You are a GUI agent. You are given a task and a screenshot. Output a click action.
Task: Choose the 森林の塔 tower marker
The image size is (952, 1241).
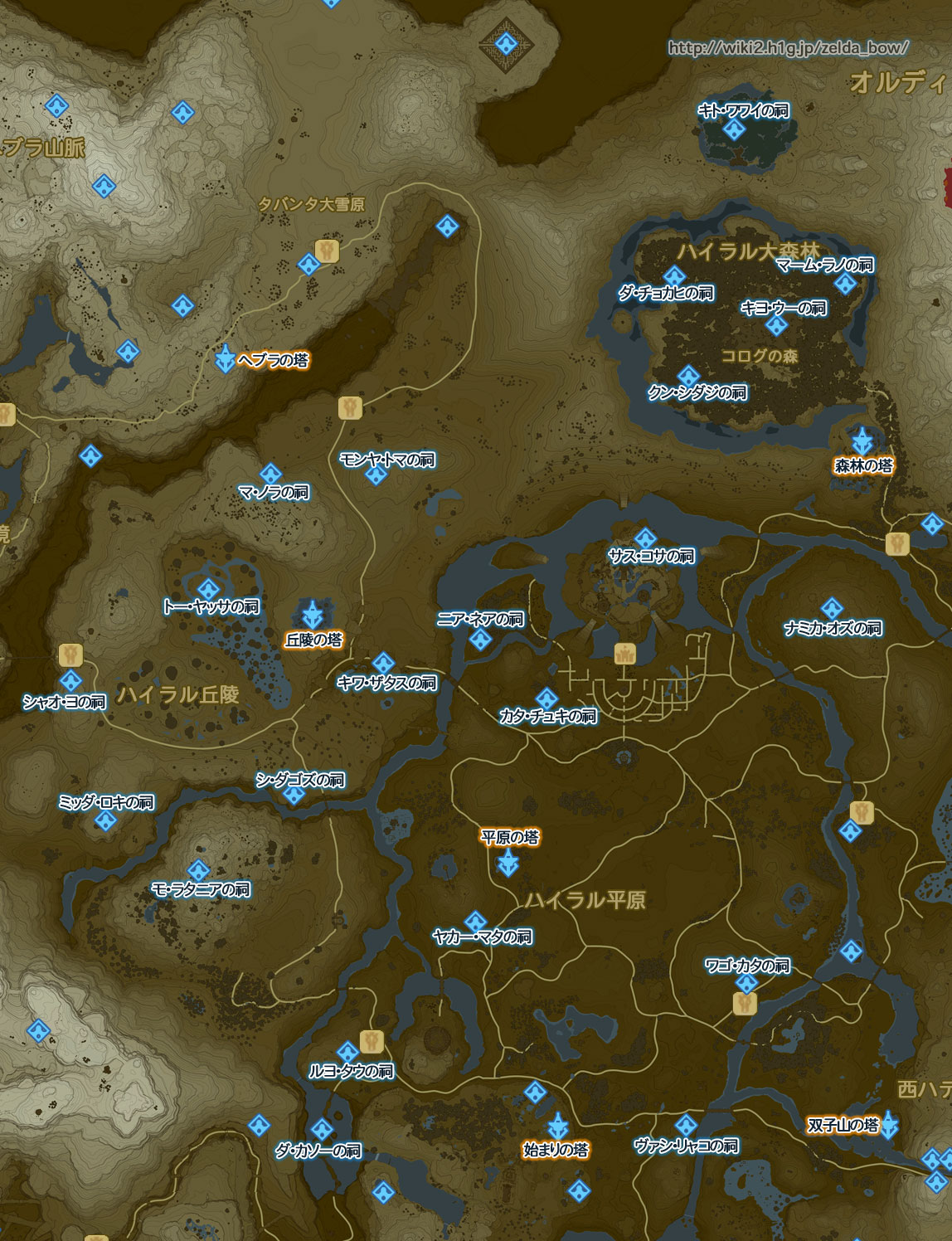click(862, 440)
